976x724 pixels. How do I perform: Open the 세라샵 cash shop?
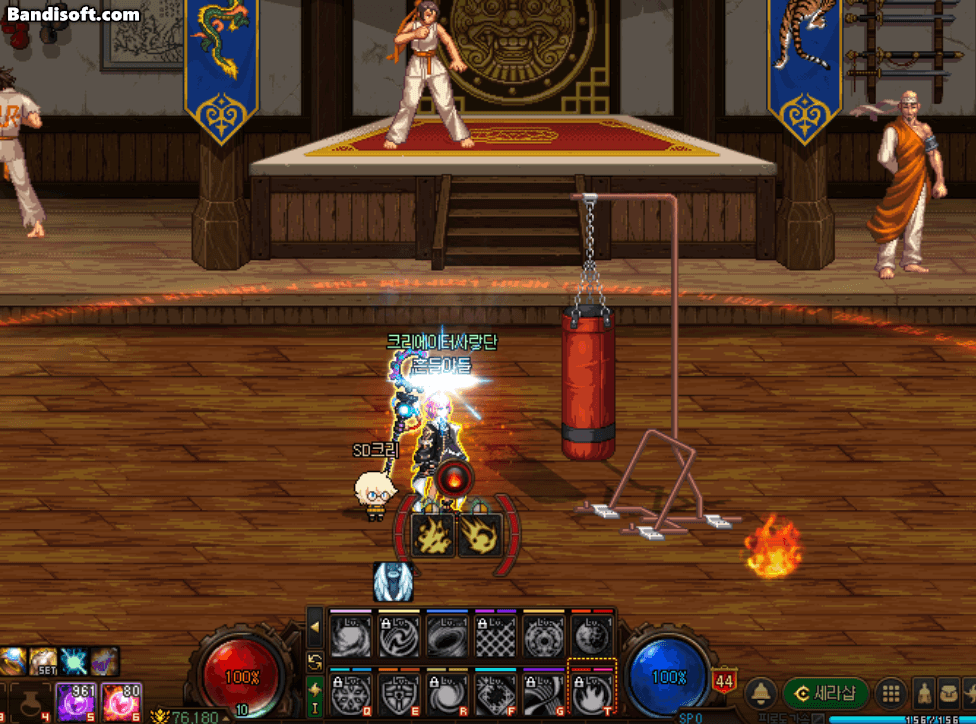pos(825,692)
